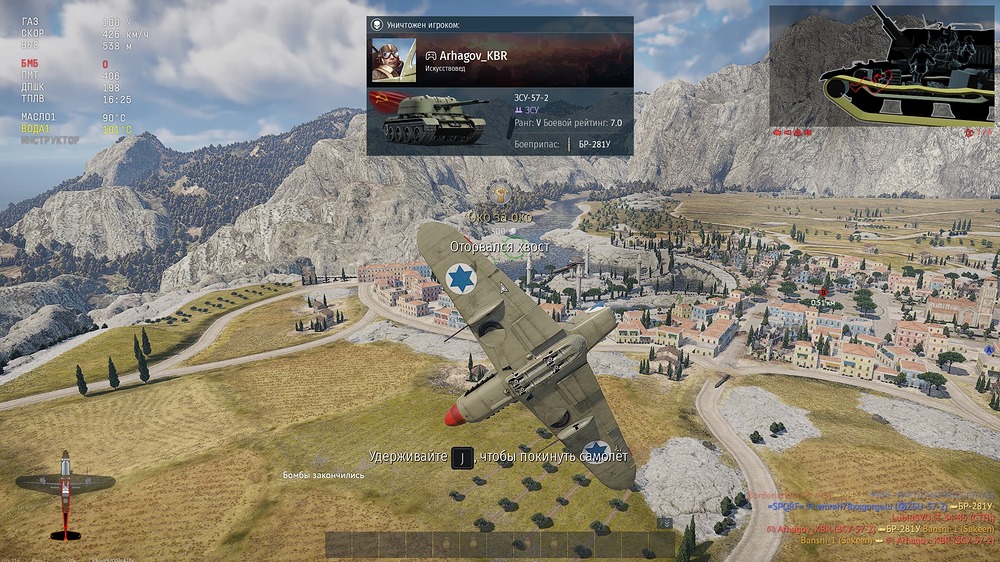Click the Око за Око award icon
The width and height of the screenshot is (1000, 562).
[x=500, y=194]
